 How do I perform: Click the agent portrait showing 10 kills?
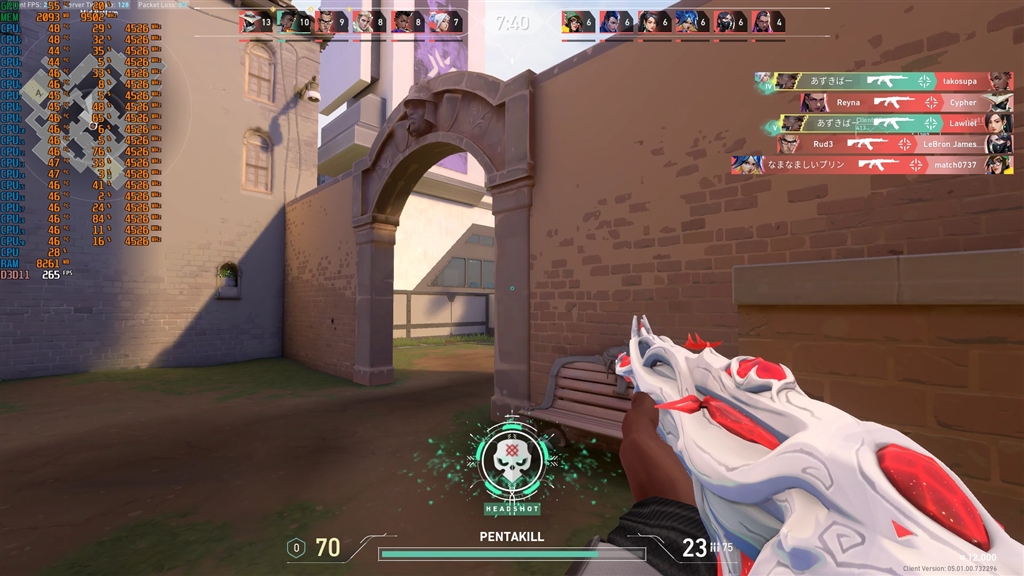pos(287,21)
